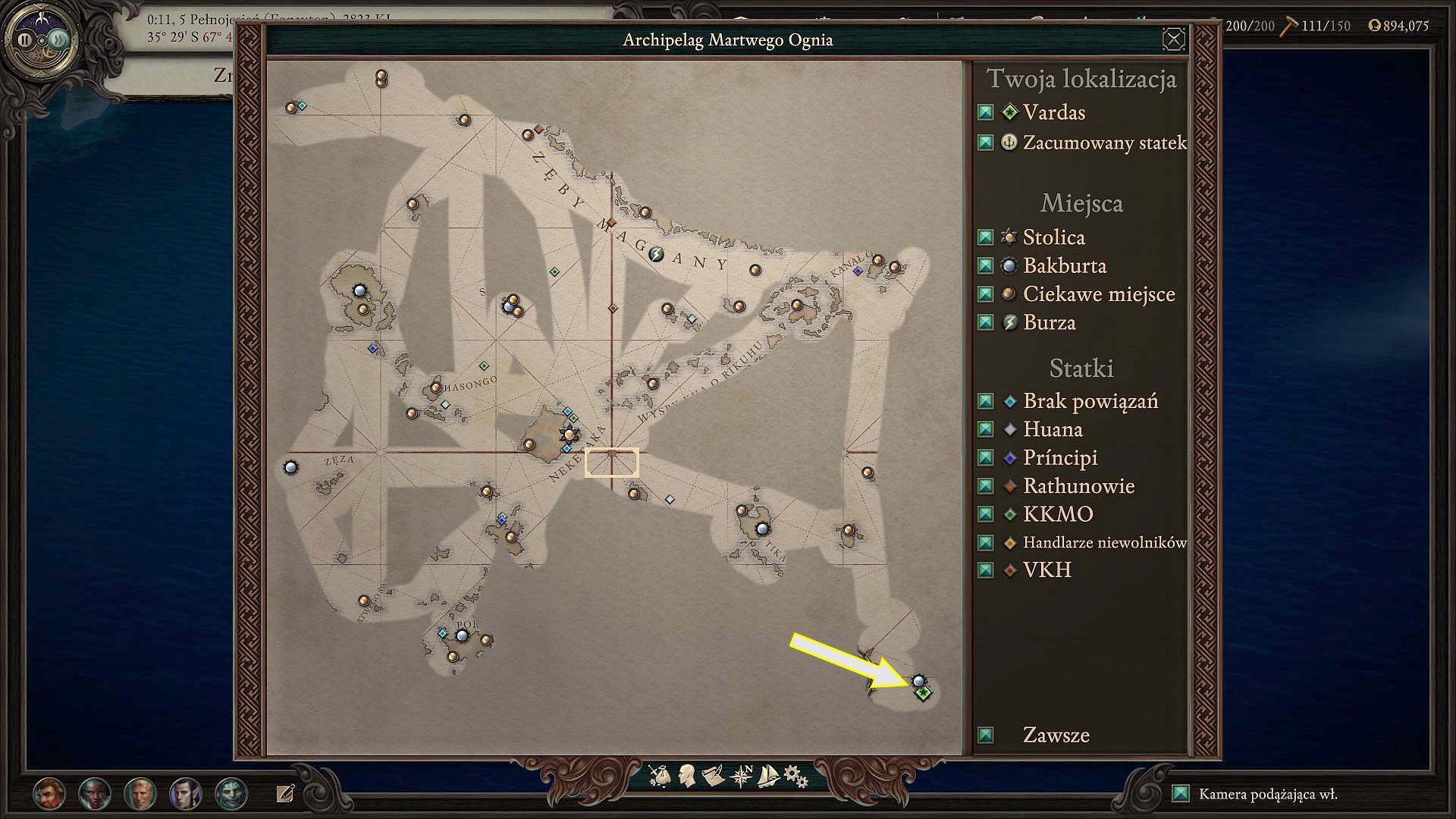Pause the game with the clock button
Image resolution: width=1456 pixels, height=819 pixels.
point(25,39)
